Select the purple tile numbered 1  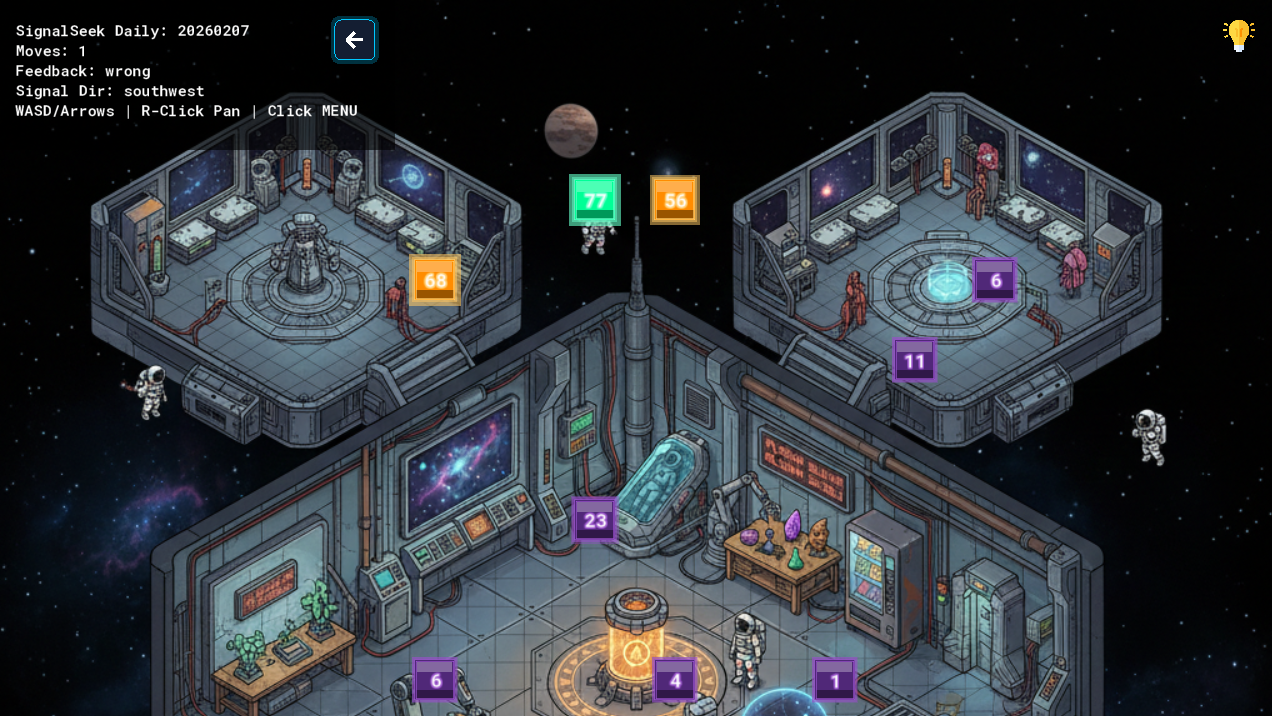(x=835, y=681)
